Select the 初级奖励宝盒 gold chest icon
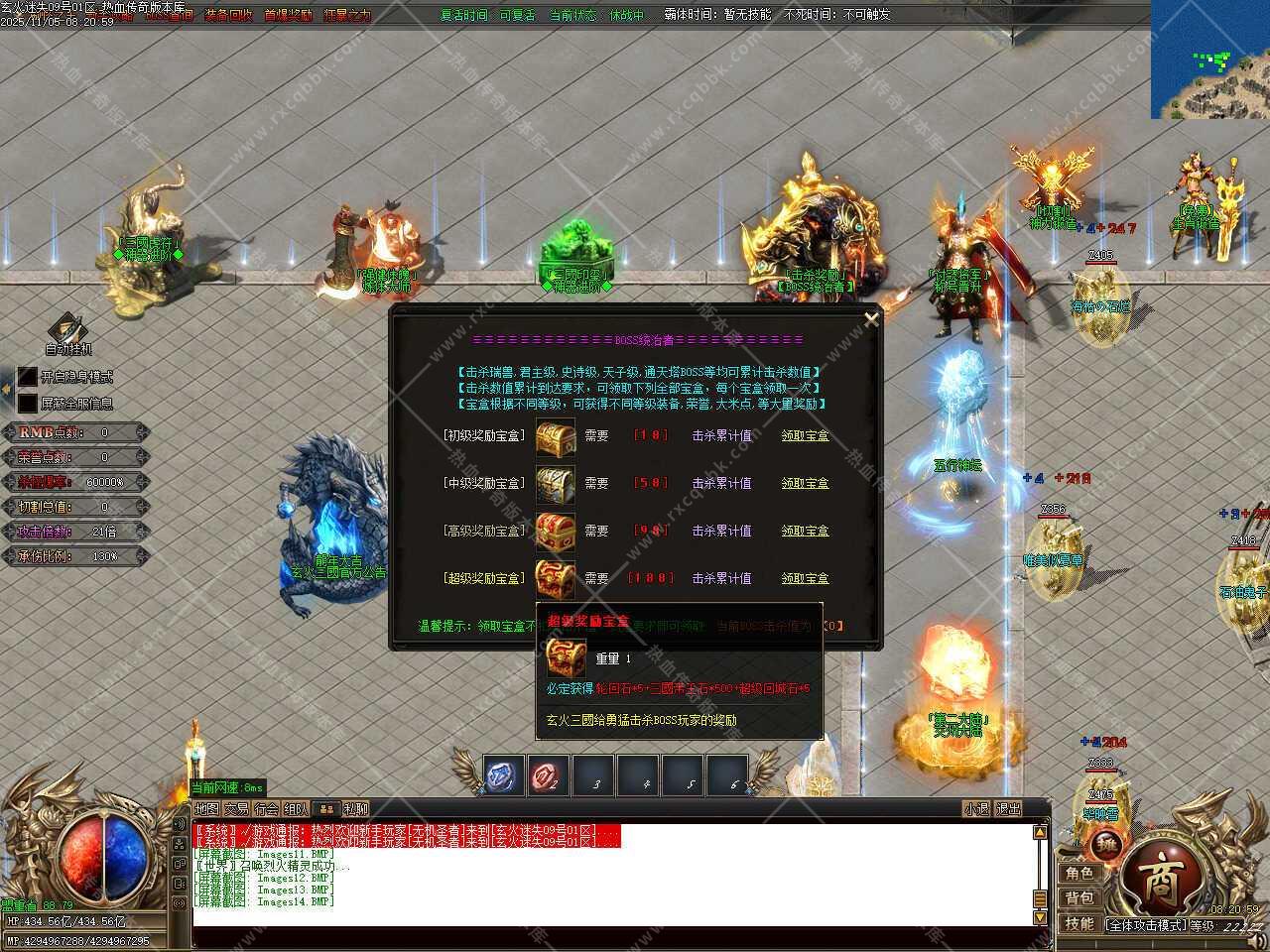The width and height of the screenshot is (1270, 952). click(555, 436)
